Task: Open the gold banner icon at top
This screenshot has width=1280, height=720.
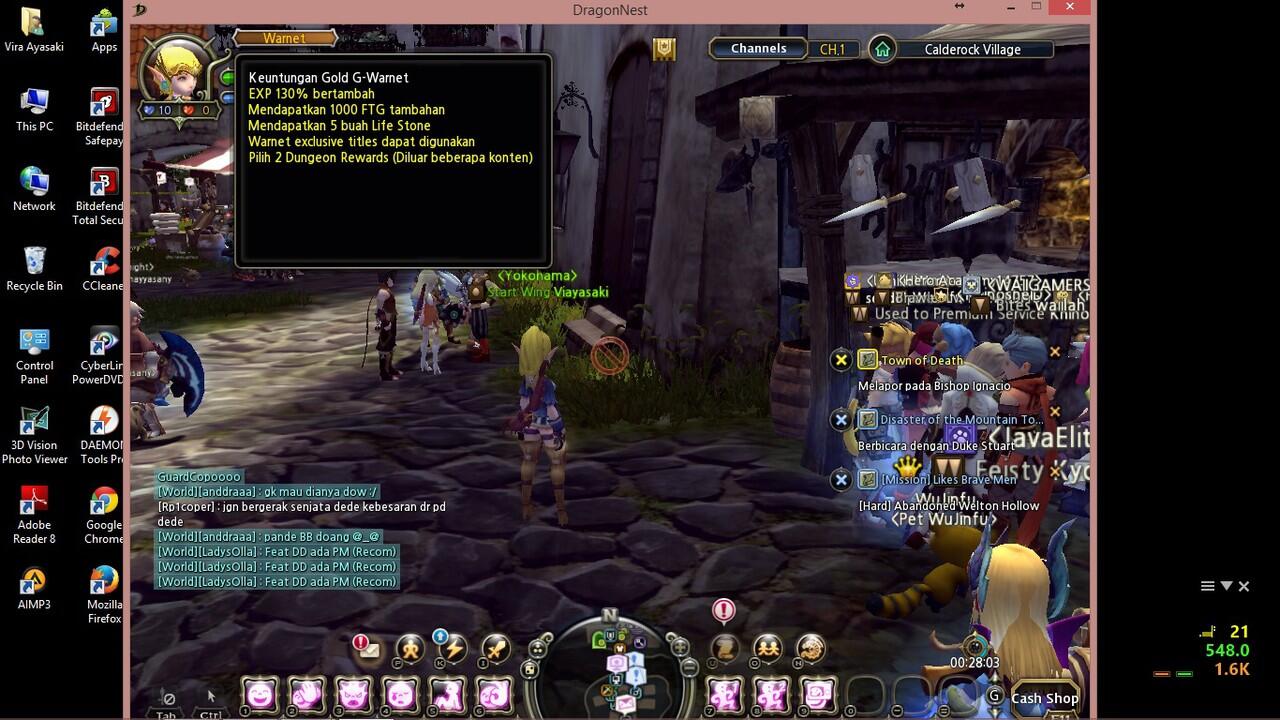Action: coord(664,49)
